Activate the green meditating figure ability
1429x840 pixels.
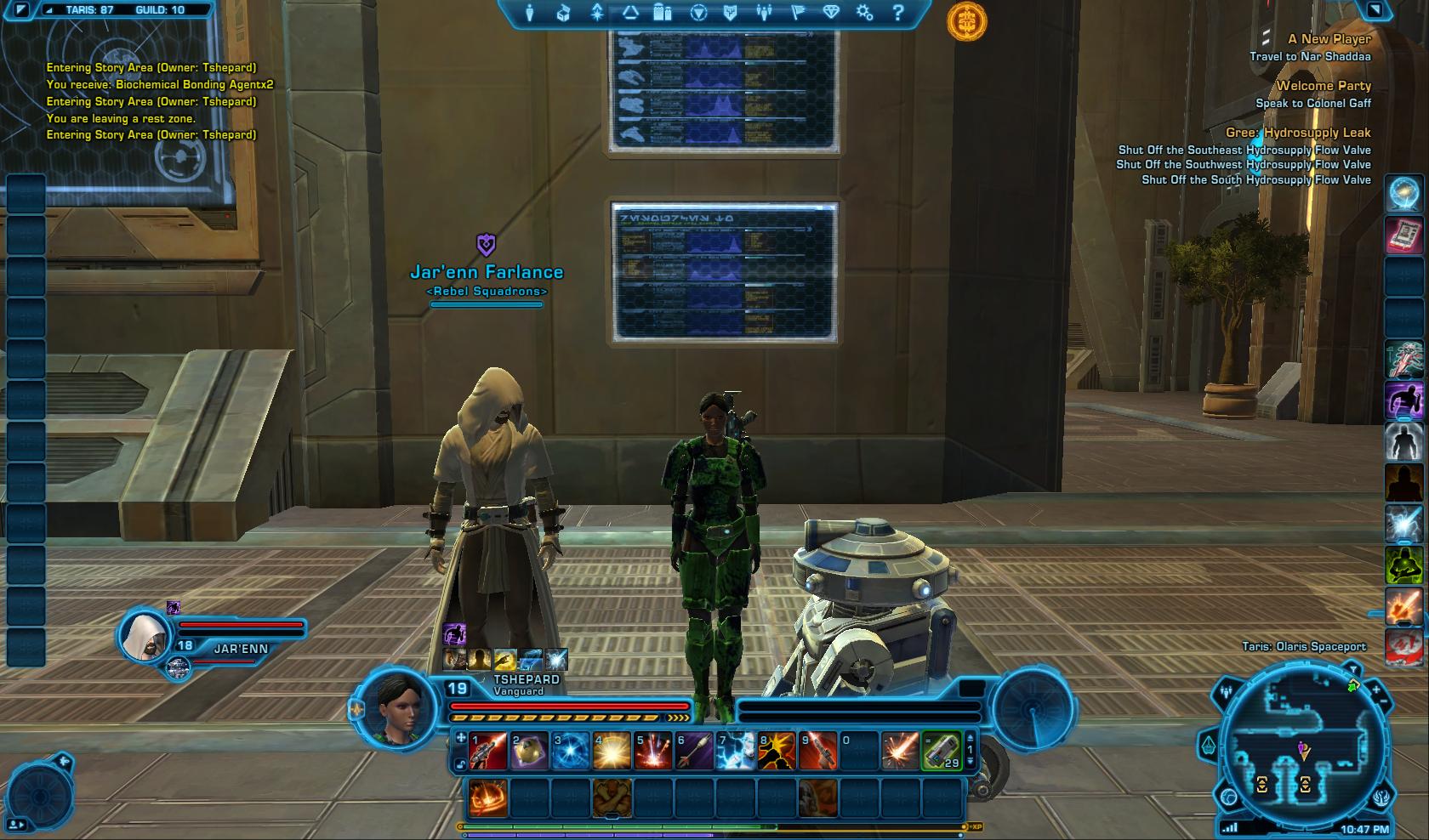(x=1404, y=565)
